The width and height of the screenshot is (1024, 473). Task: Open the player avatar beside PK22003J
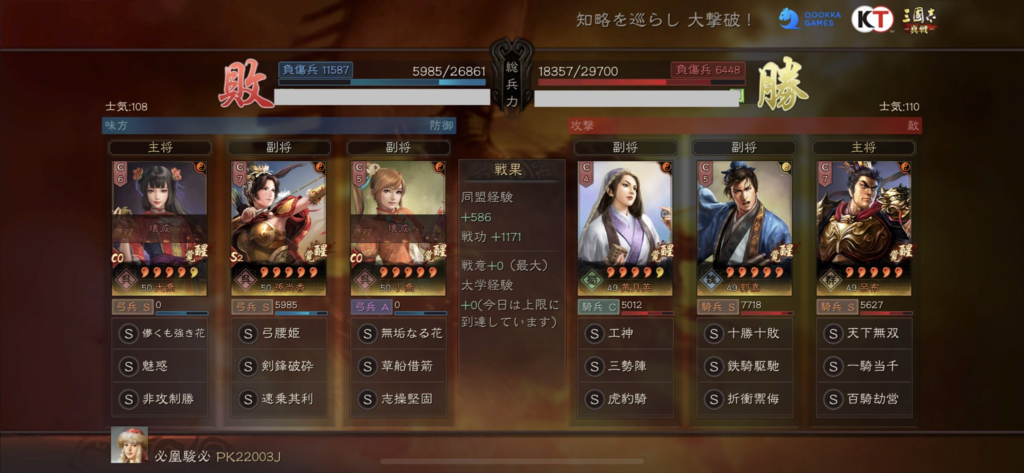[129, 445]
